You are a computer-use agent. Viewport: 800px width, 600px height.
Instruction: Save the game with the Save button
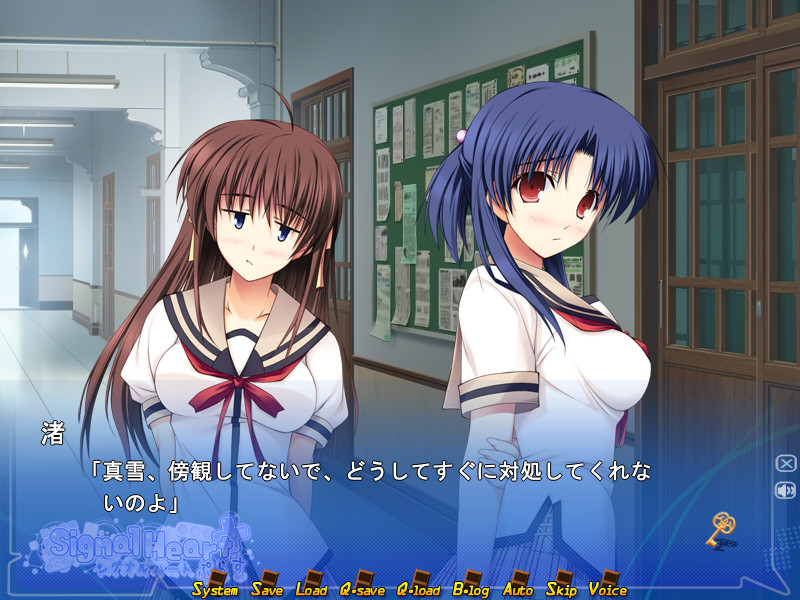pos(267,589)
